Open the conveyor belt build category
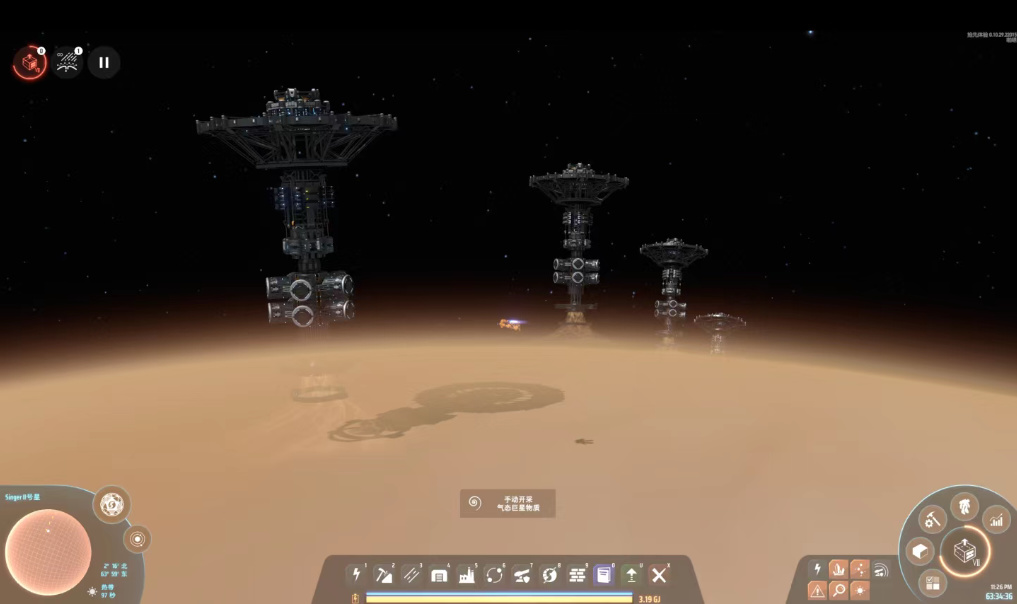 coord(411,574)
